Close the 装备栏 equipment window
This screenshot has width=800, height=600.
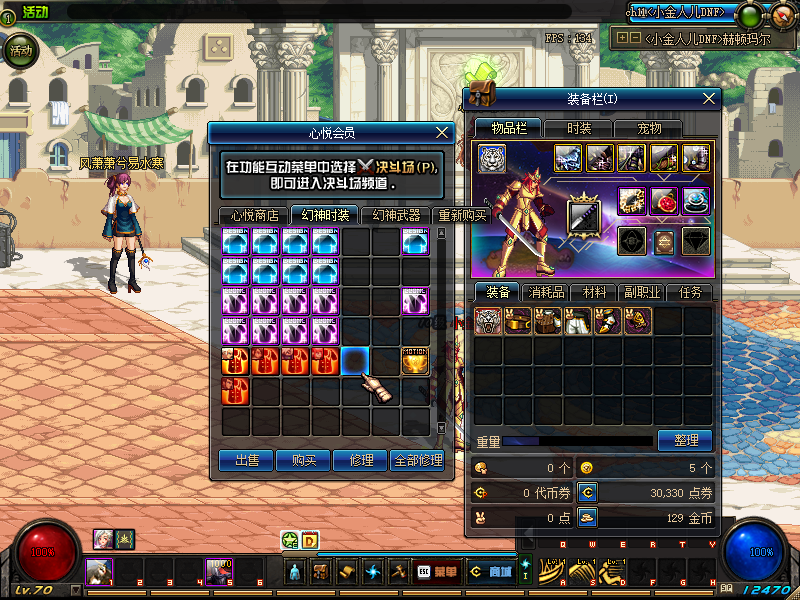709,98
